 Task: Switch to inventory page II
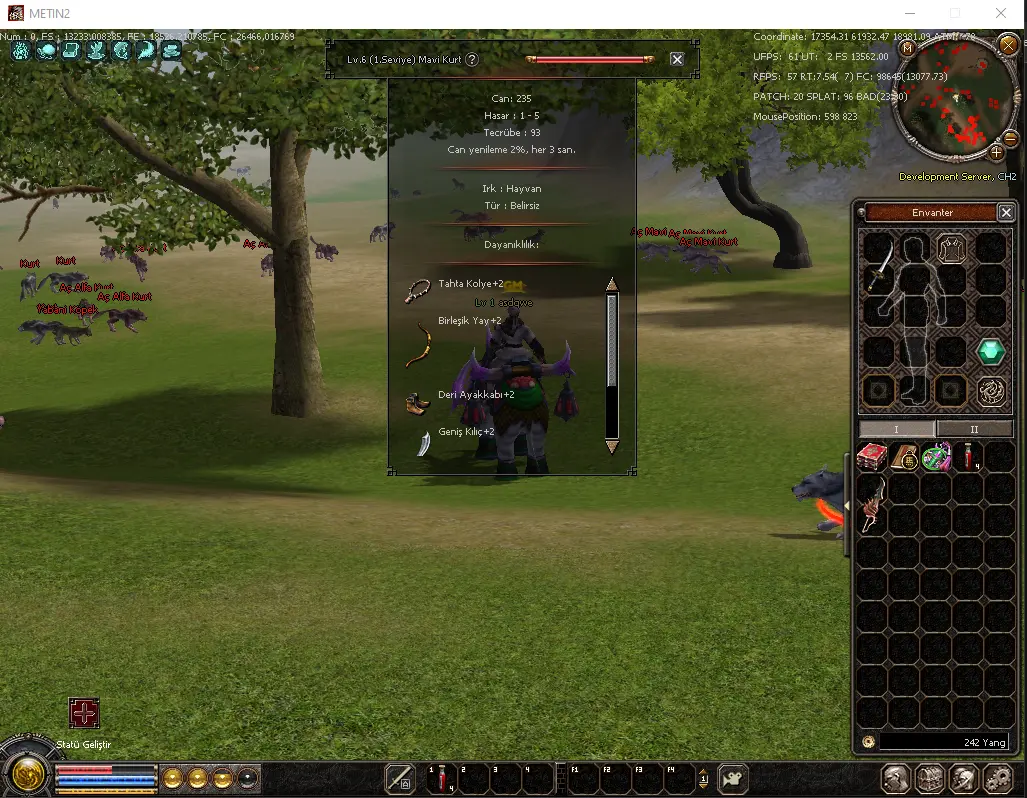(x=974, y=429)
